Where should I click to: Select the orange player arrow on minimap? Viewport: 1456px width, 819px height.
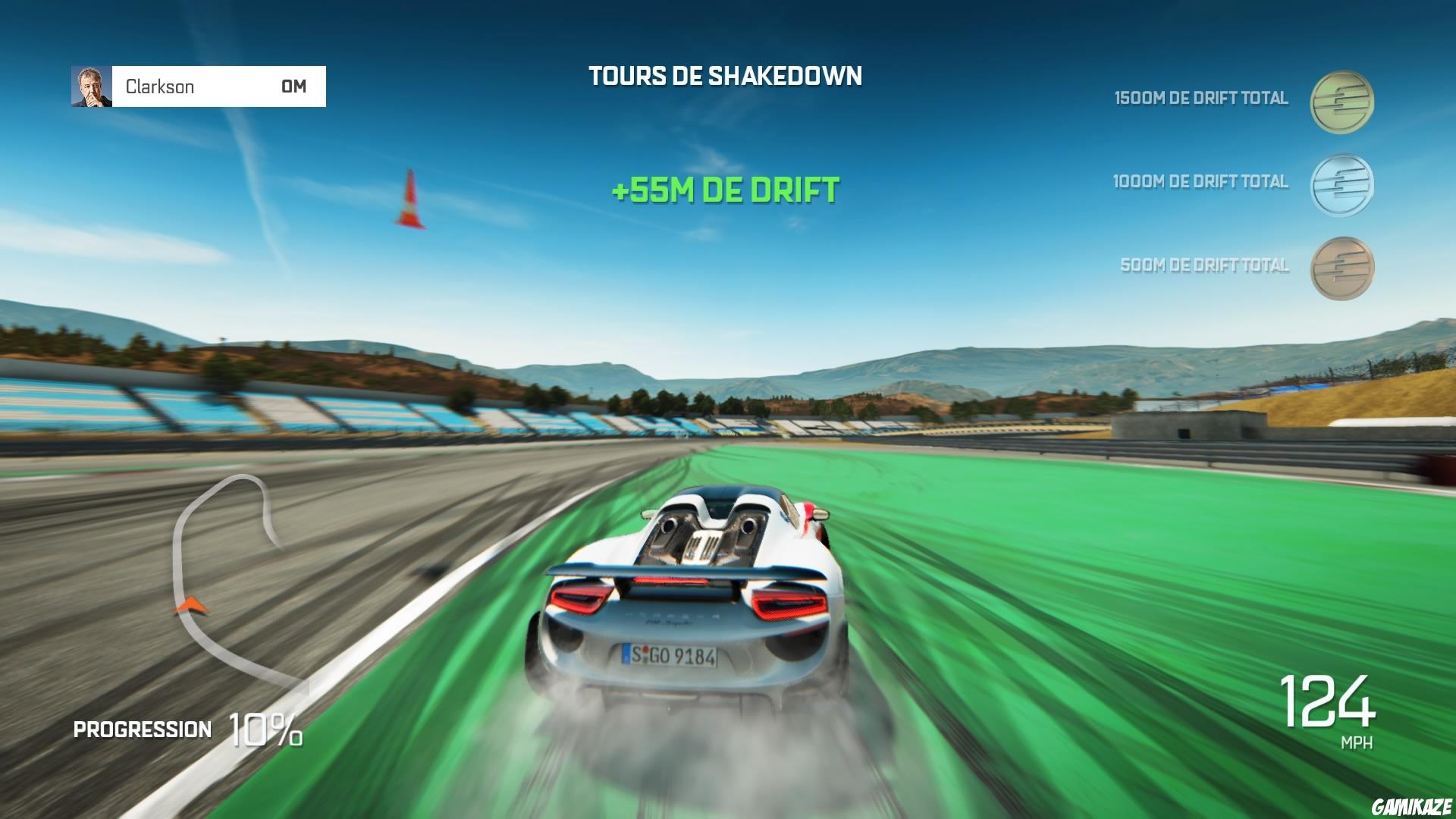[x=192, y=607]
